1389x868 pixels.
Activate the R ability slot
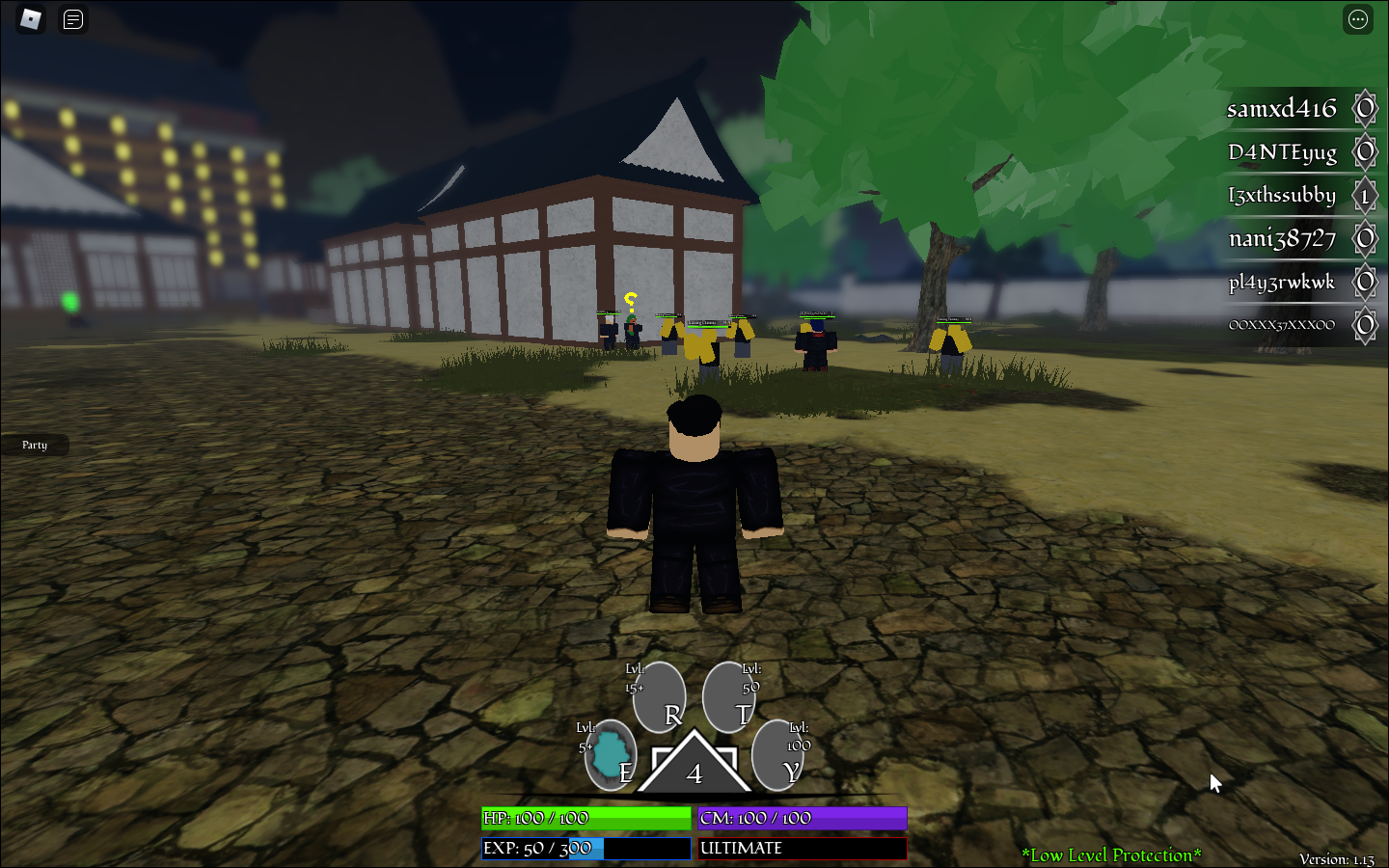[x=660, y=697]
